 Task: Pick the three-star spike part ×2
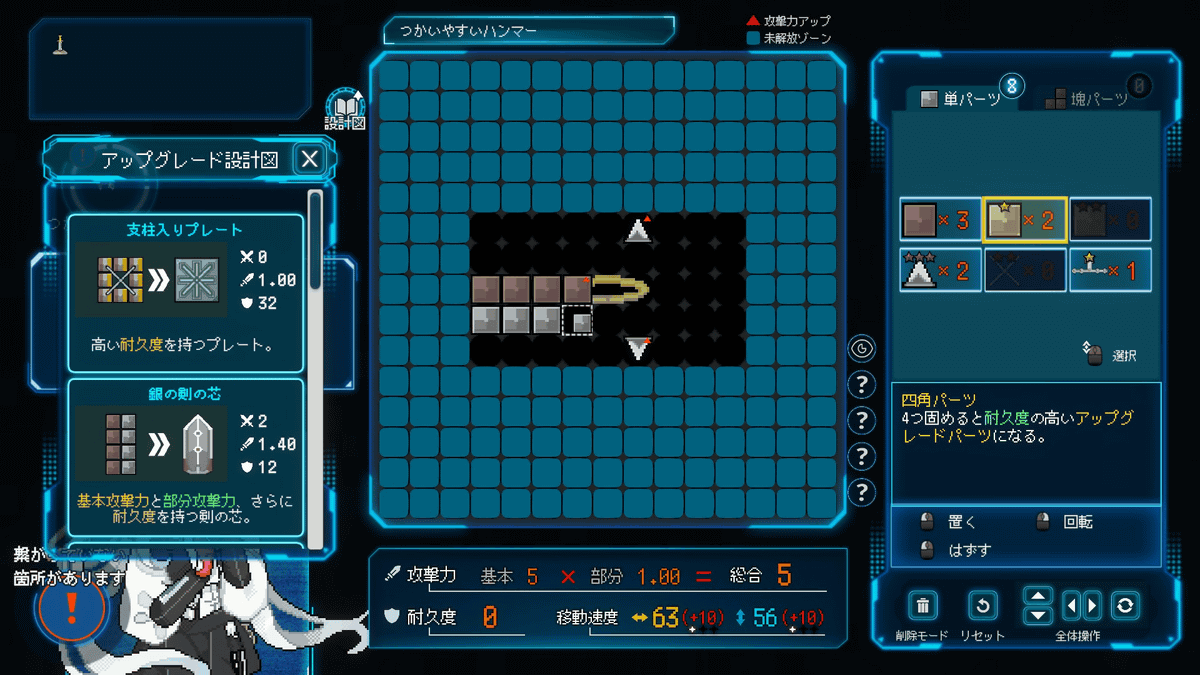tap(940, 270)
